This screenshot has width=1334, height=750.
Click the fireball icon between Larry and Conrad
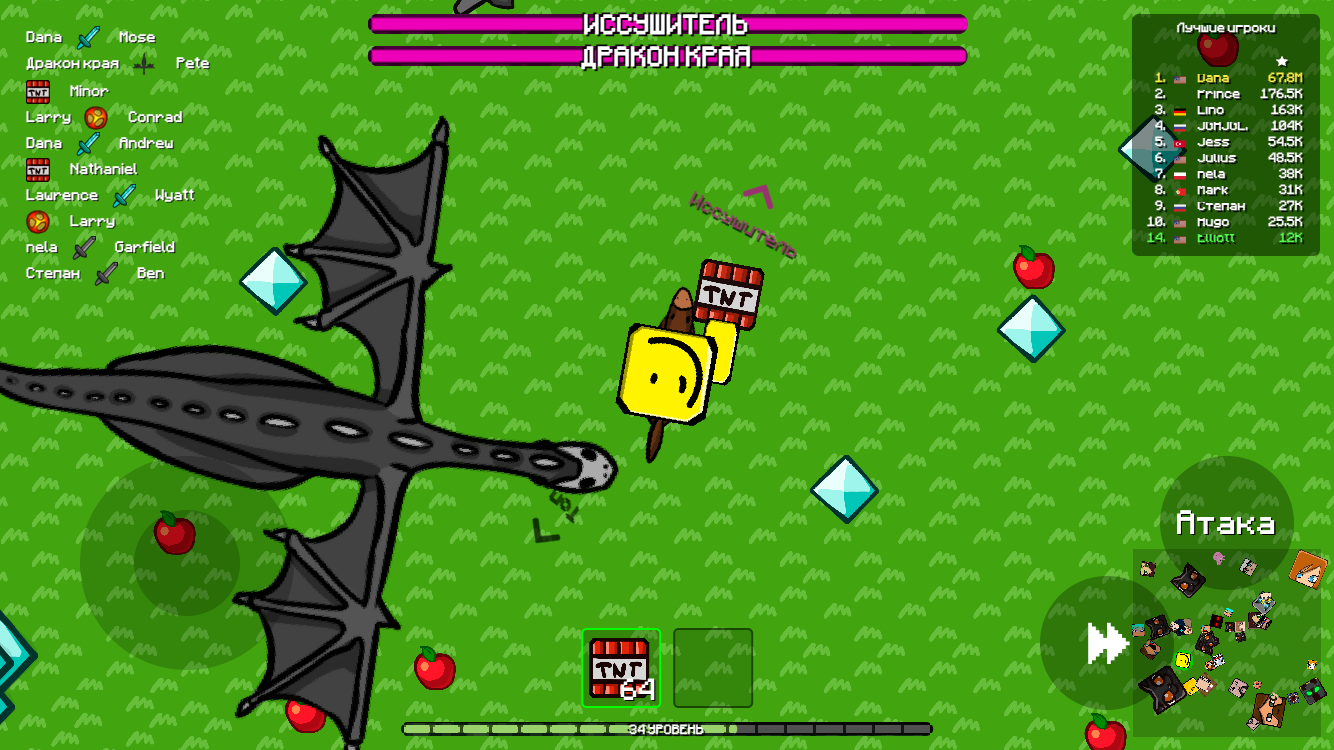94,116
